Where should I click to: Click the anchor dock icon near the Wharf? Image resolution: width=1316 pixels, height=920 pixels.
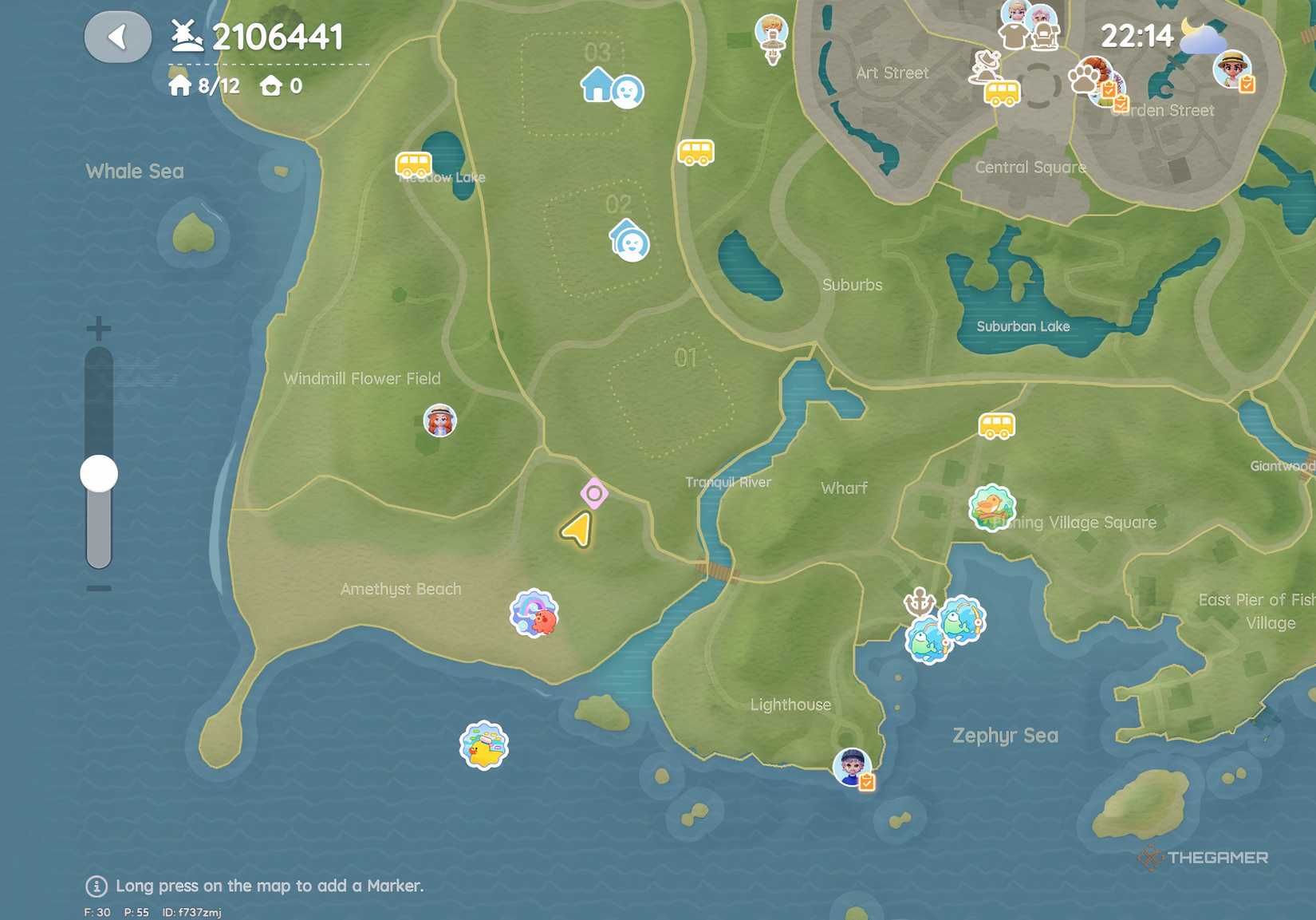pyautogui.click(x=919, y=602)
